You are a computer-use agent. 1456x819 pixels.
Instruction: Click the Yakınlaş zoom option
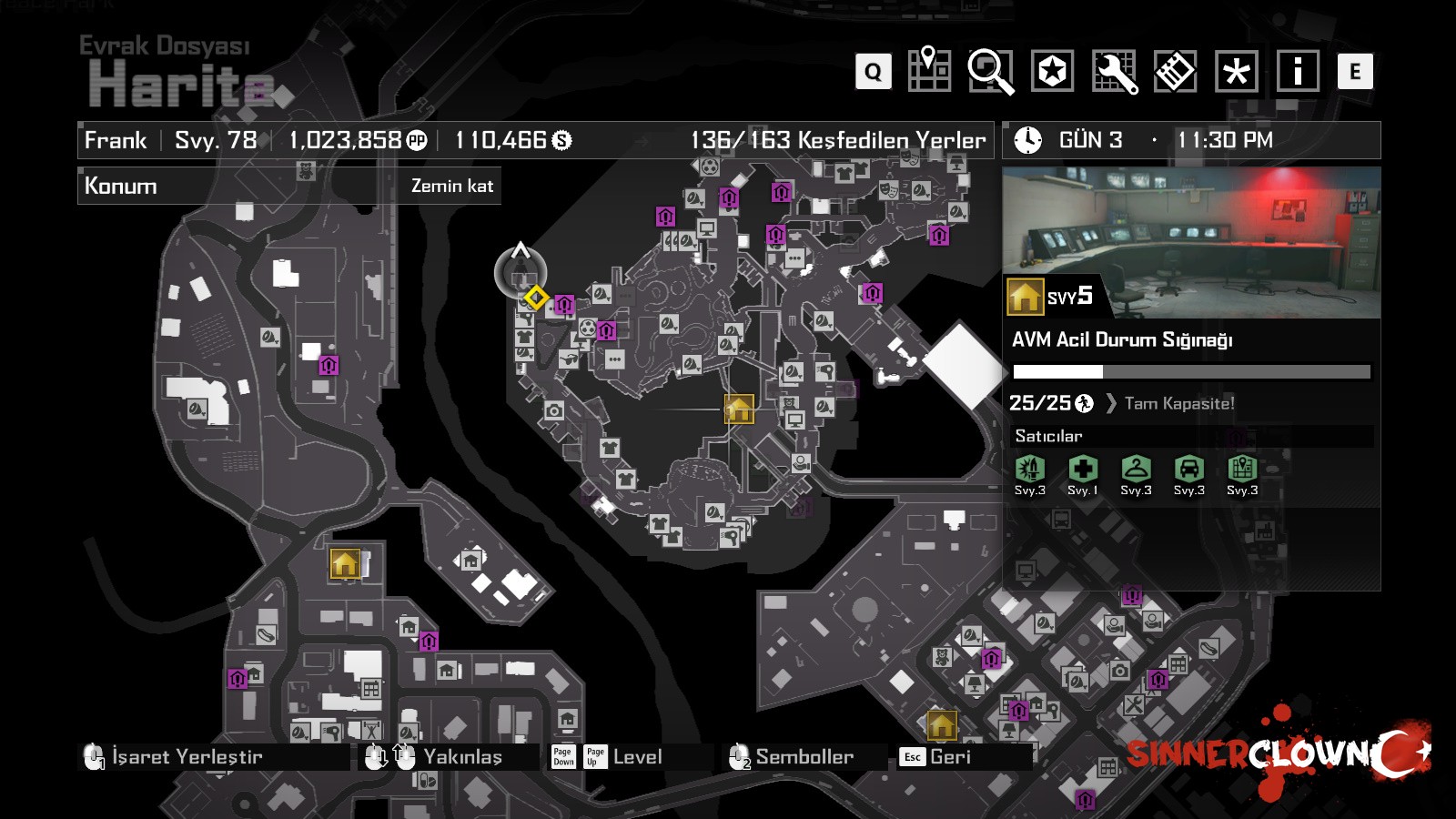pyautogui.click(x=462, y=756)
